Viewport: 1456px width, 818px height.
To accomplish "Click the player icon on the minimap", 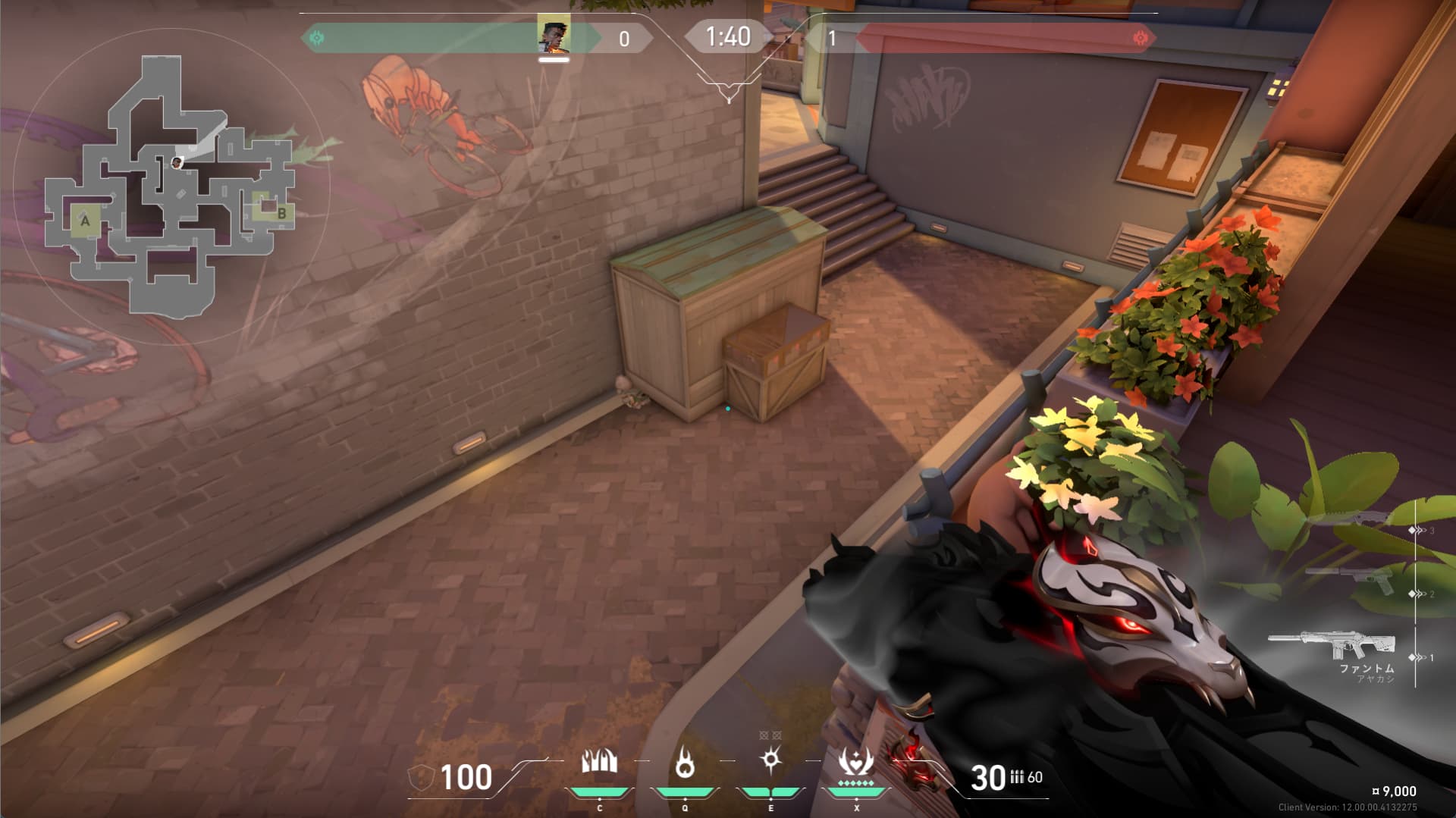I will (177, 162).
